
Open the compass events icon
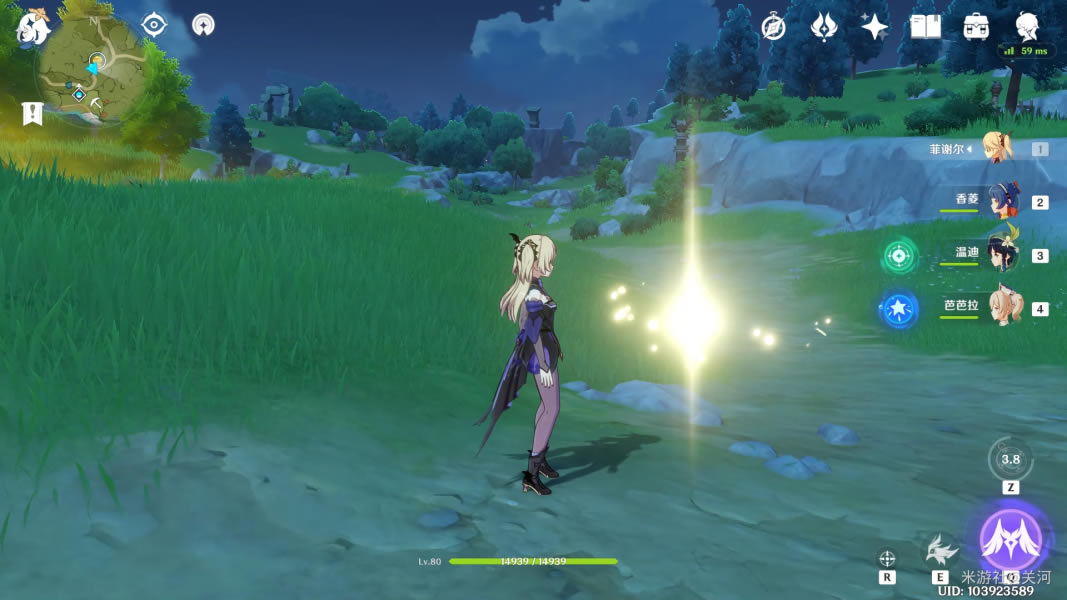pos(773,27)
